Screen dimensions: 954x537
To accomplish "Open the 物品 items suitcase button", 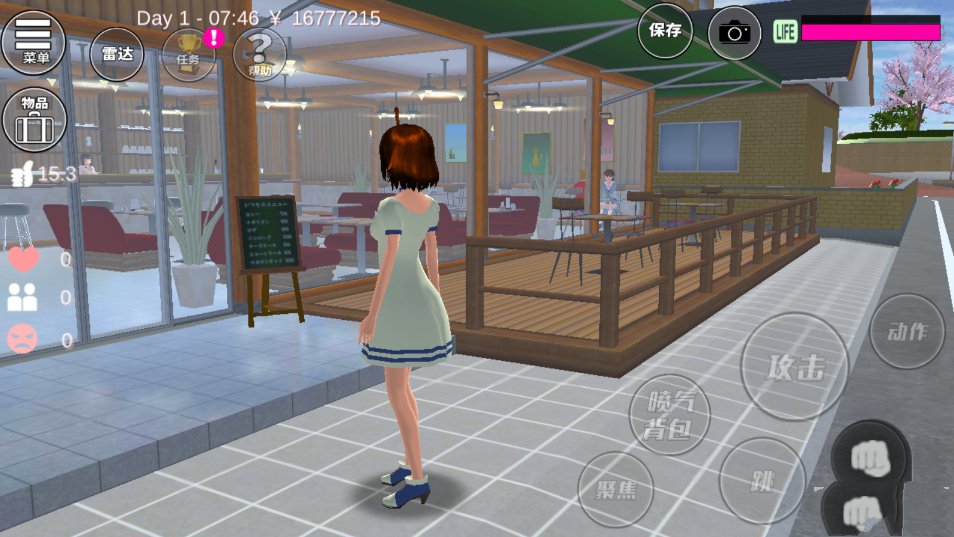I will pyautogui.click(x=34, y=118).
